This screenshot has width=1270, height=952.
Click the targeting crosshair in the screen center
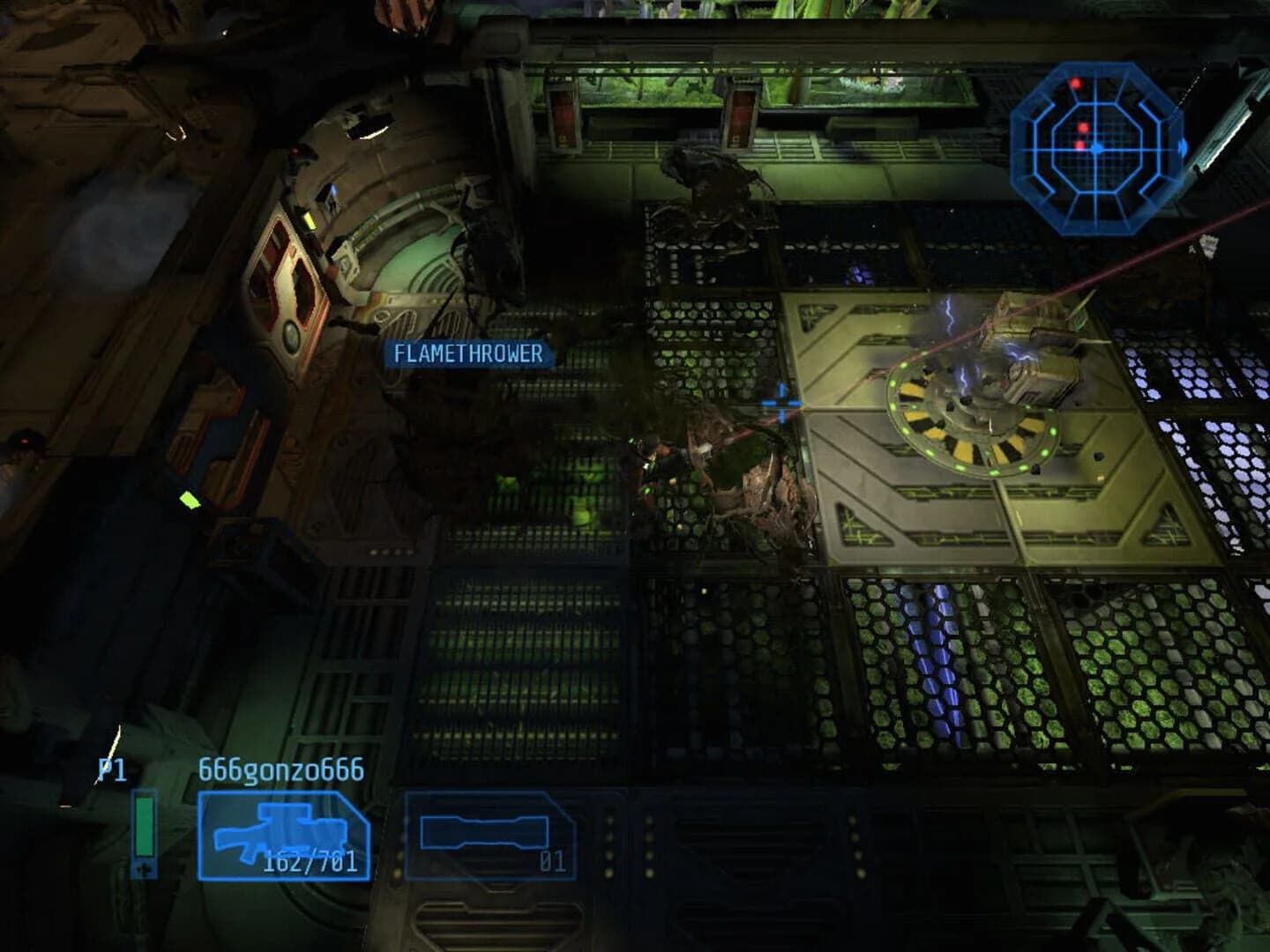(x=781, y=402)
